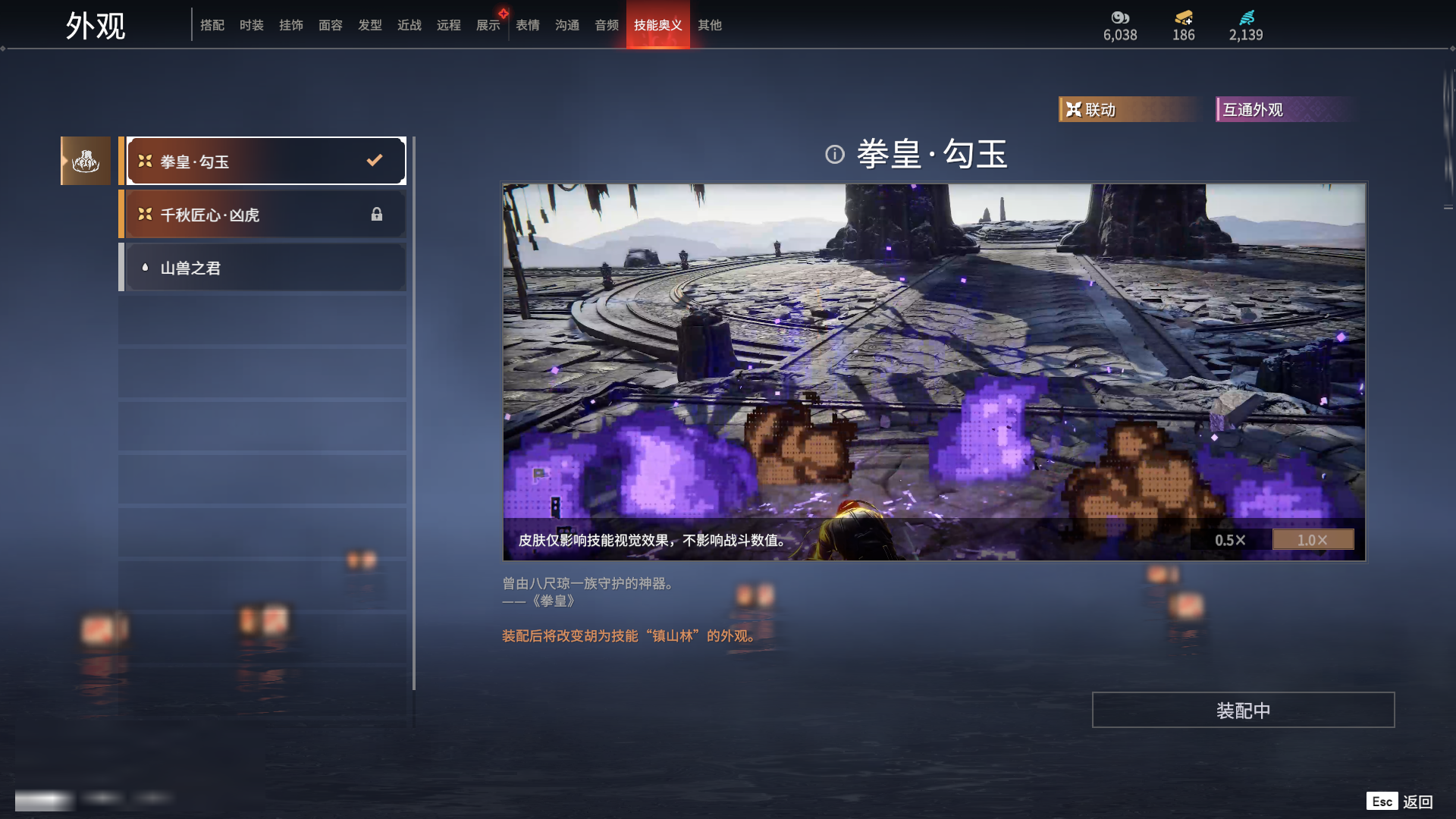Image resolution: width=1456 pixels, height=819 pixels.
Task: Go to the 面容 tab
Action: coord(331,25)
